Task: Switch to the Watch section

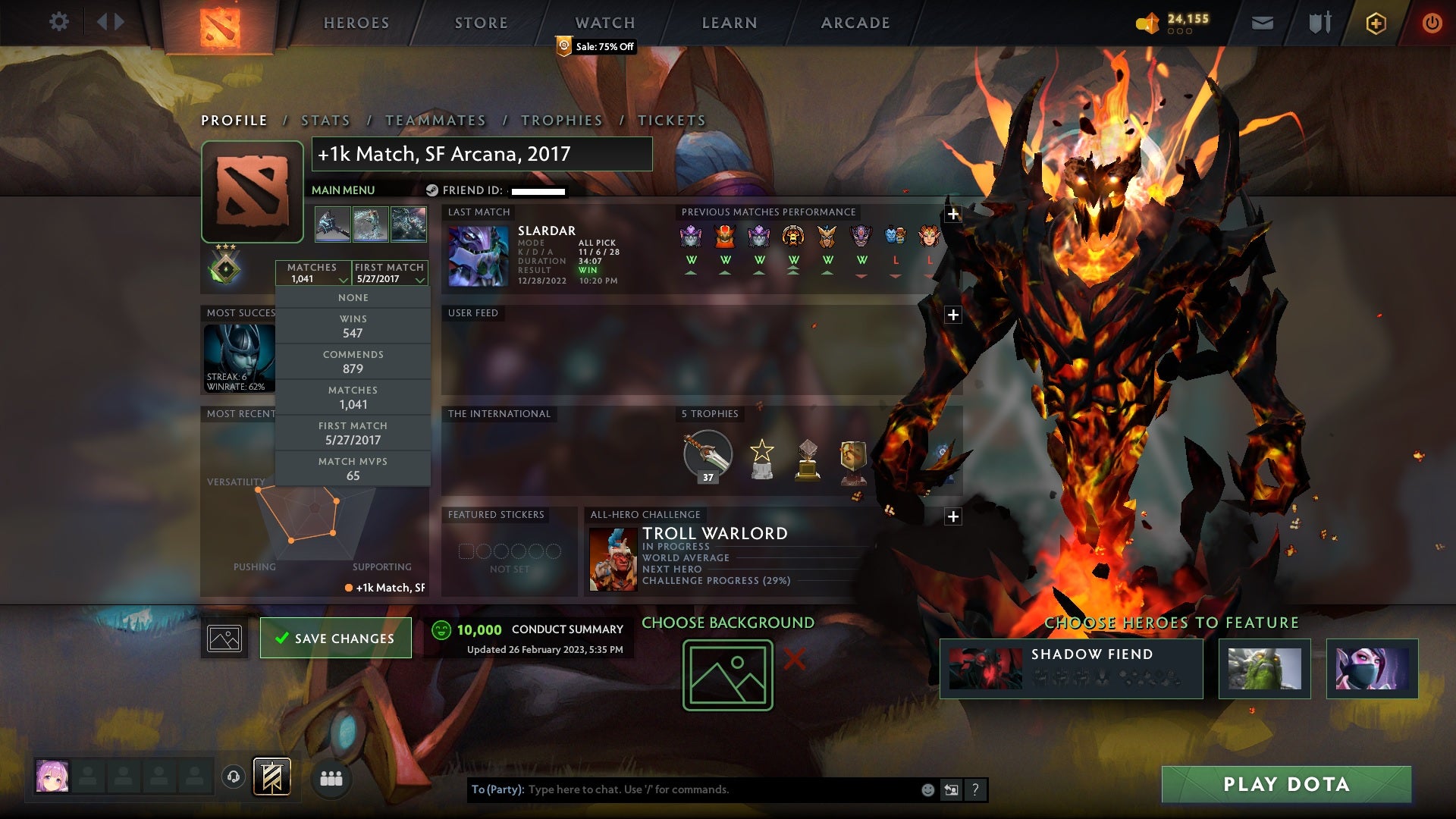Action: (x=605, y=23)
